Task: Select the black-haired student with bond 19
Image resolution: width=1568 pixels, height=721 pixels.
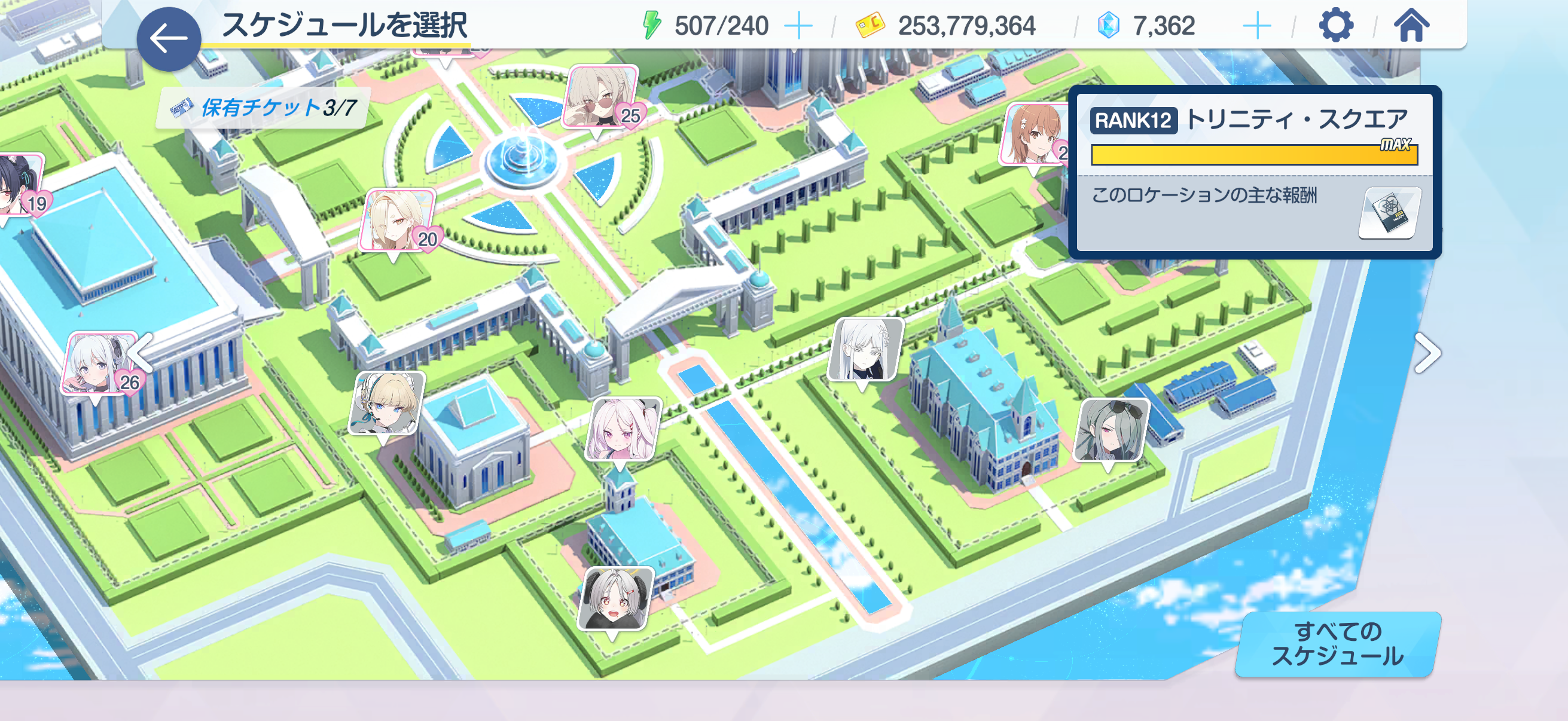Action: point(20,184)
